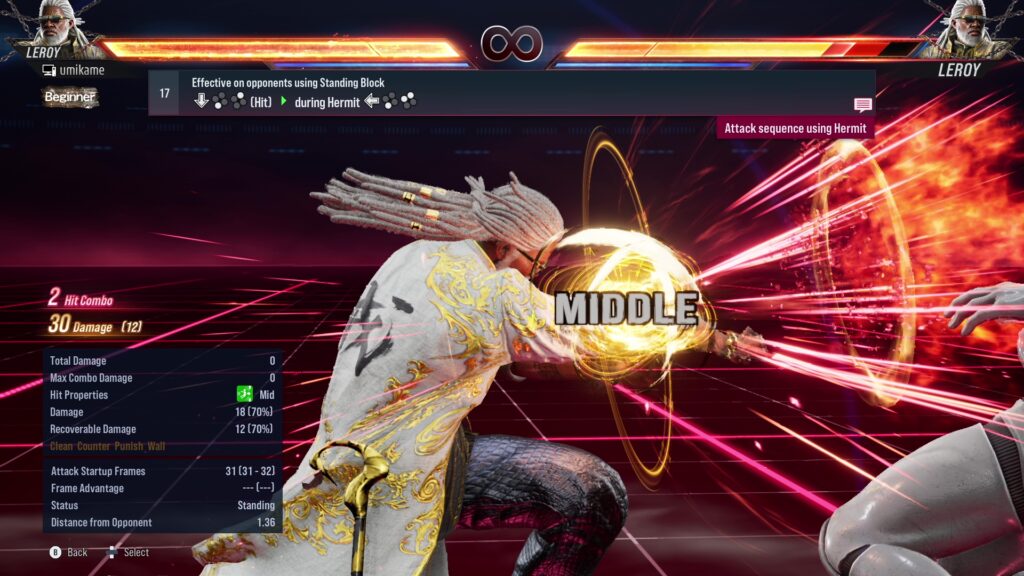
Task: Click the Beginner rank badge
Action: click(70, 97)
